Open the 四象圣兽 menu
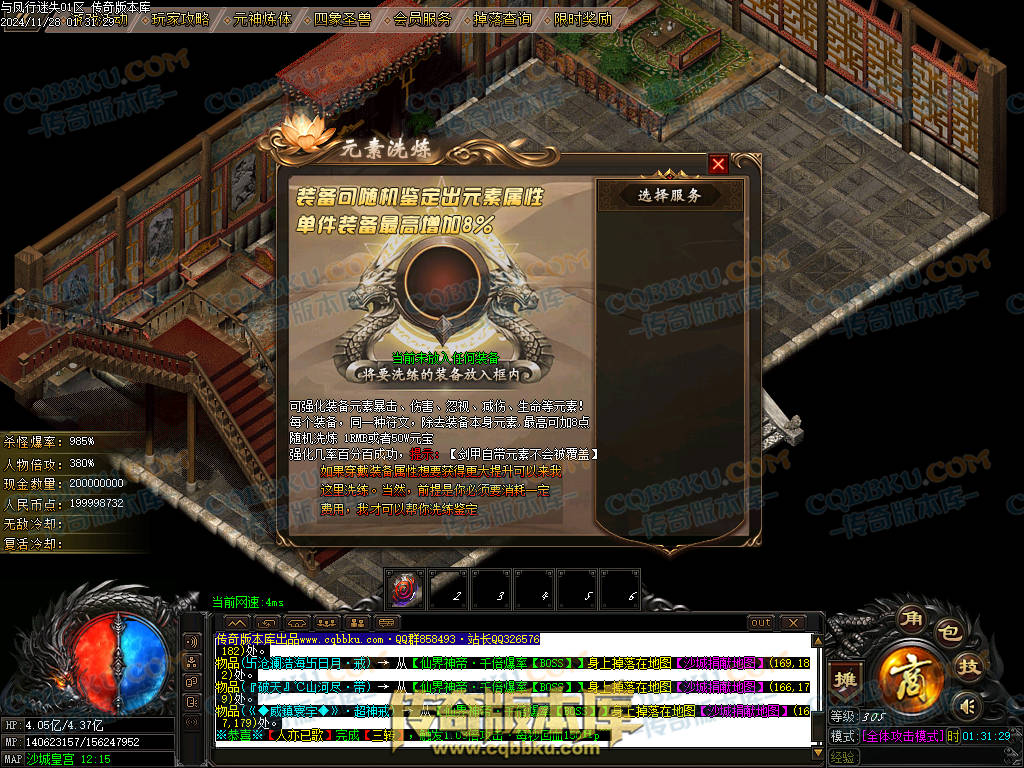Viewport: 1024px width, 768px height. click(x=343, y=19)
